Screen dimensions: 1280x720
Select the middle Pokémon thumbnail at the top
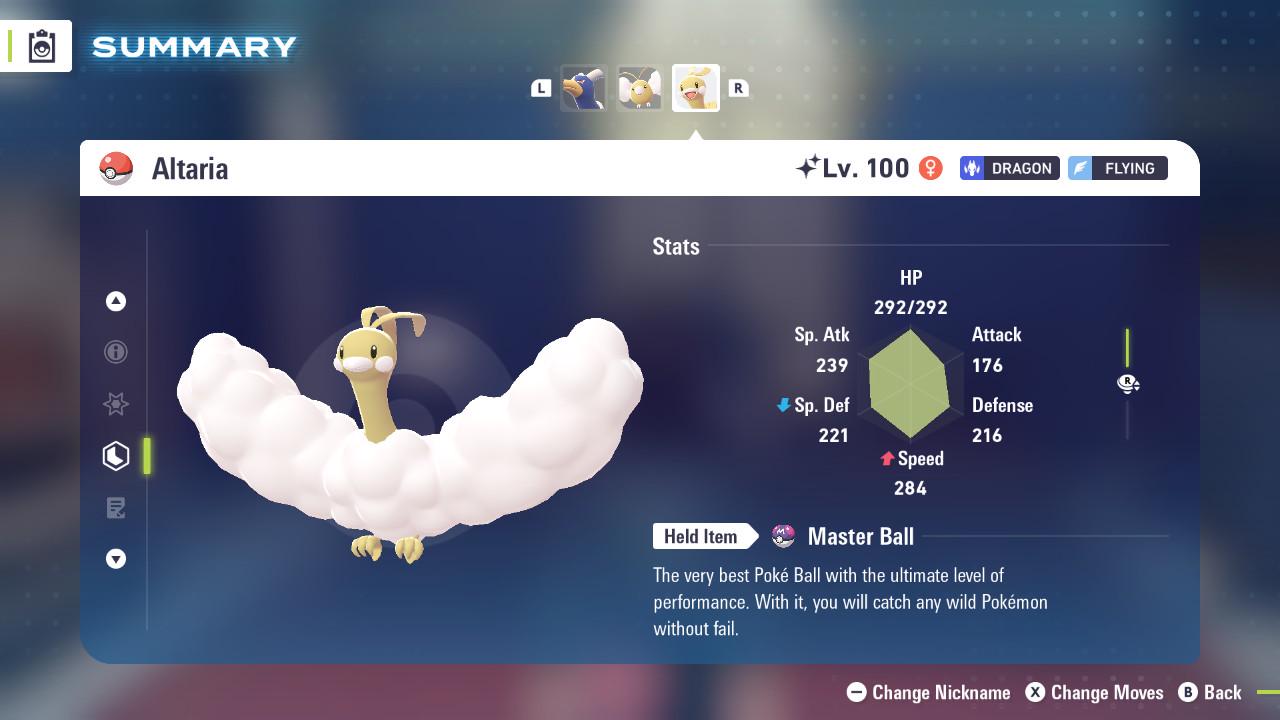pos(640,87)
